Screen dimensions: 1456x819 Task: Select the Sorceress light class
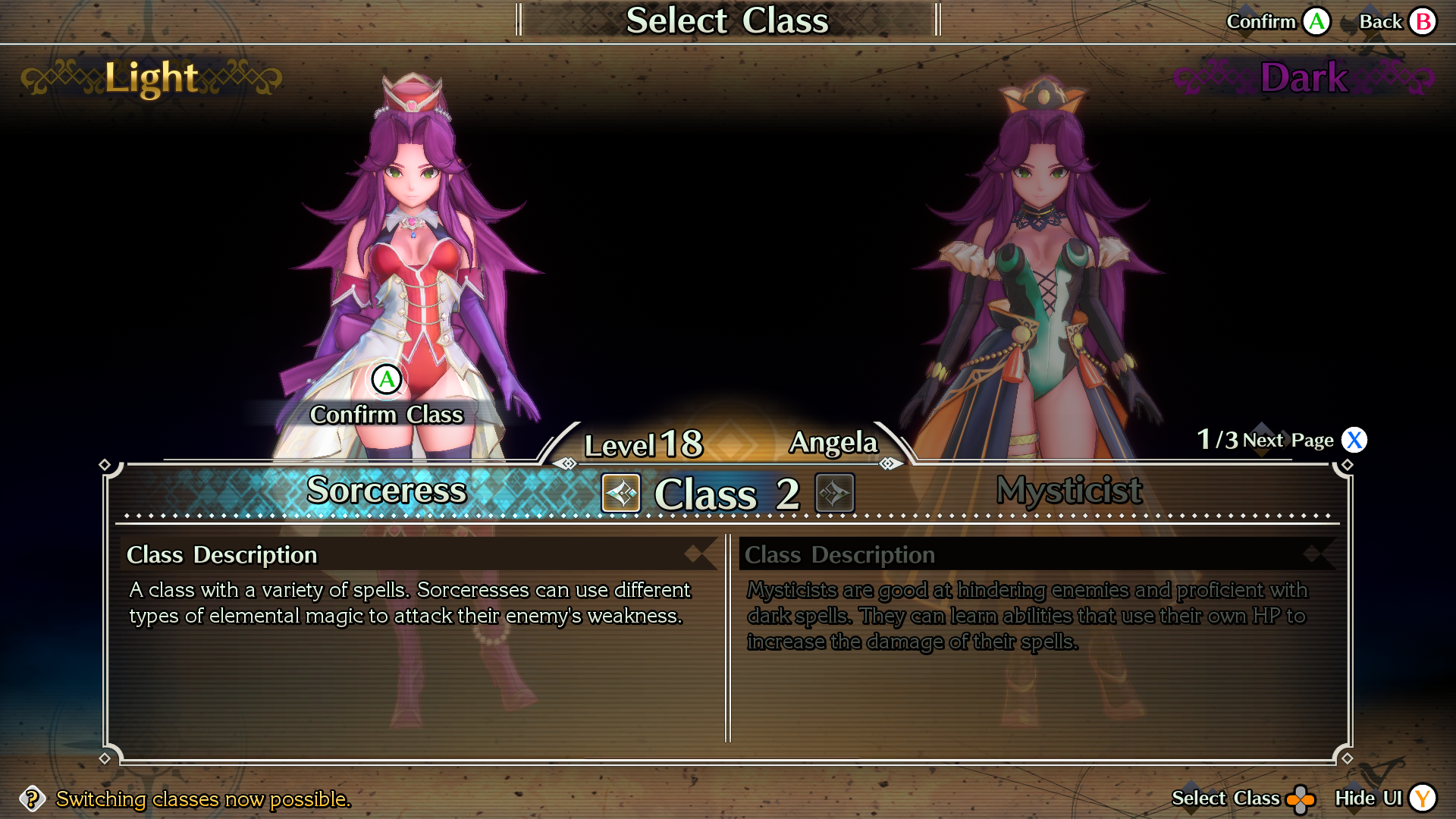(x=386, y=491)
